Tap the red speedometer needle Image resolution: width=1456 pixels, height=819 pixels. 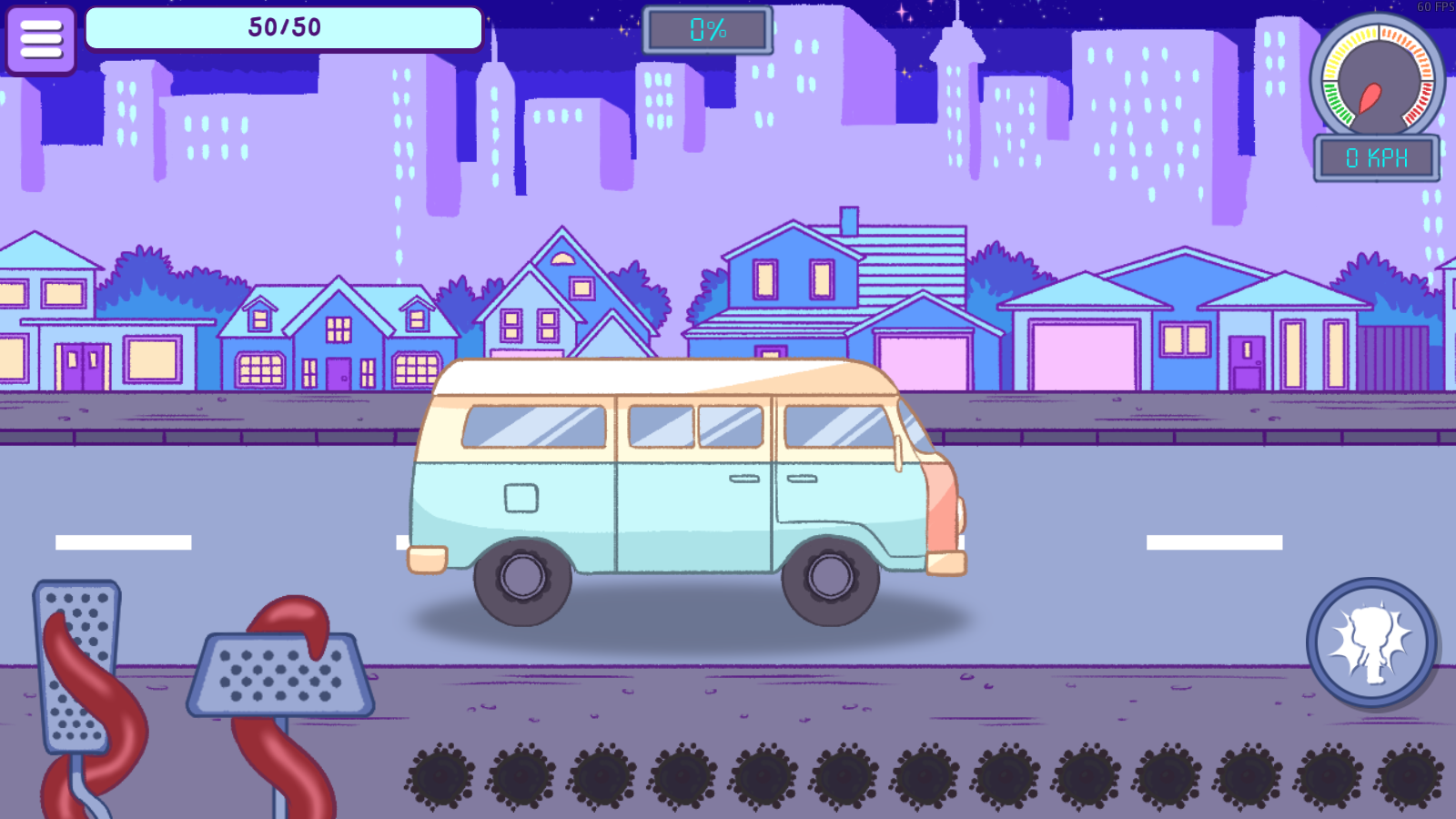[x=1370, y=96]
